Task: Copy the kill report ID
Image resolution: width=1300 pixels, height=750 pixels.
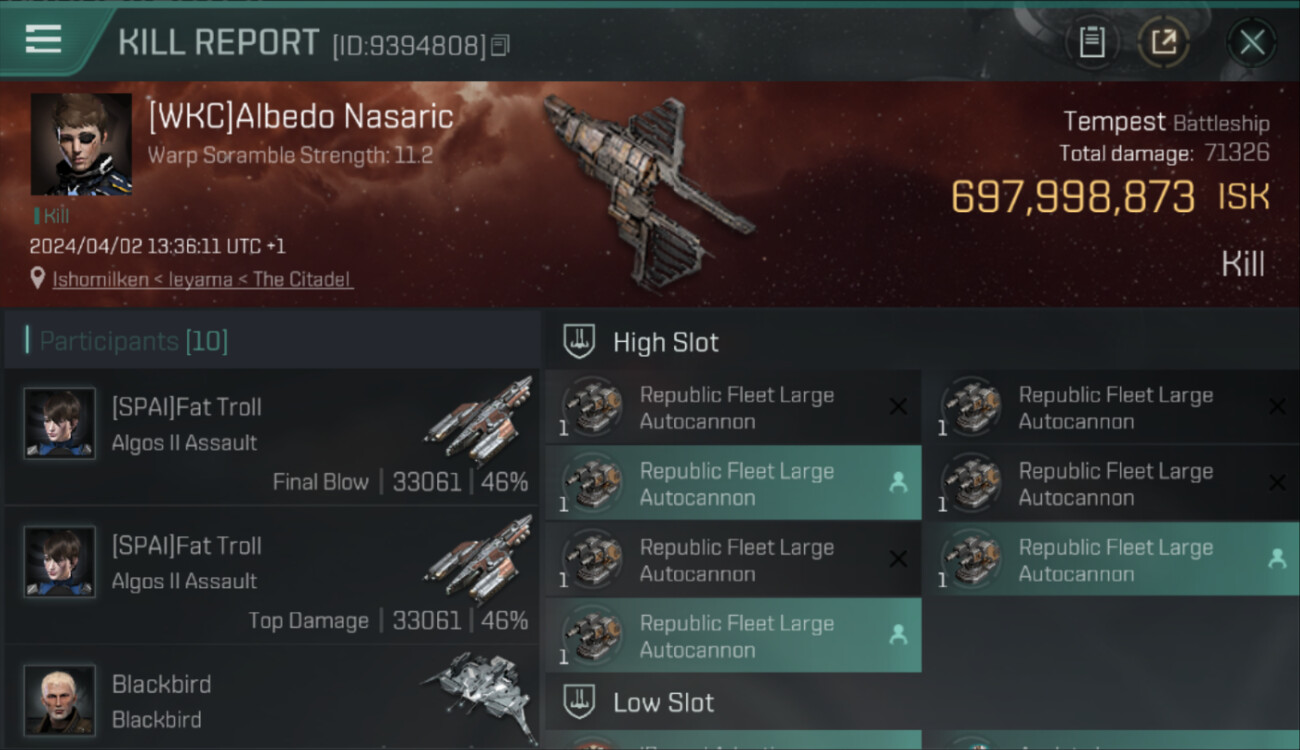Action: coord(501,45)
